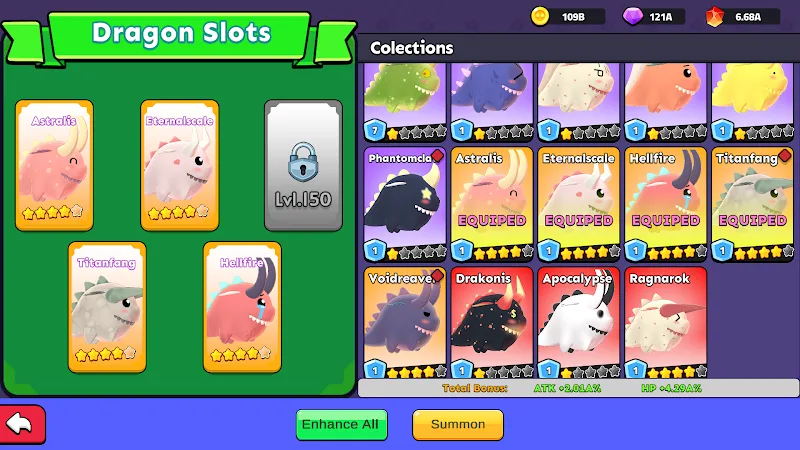Select the Voidreaver collection card

[405, 322]
